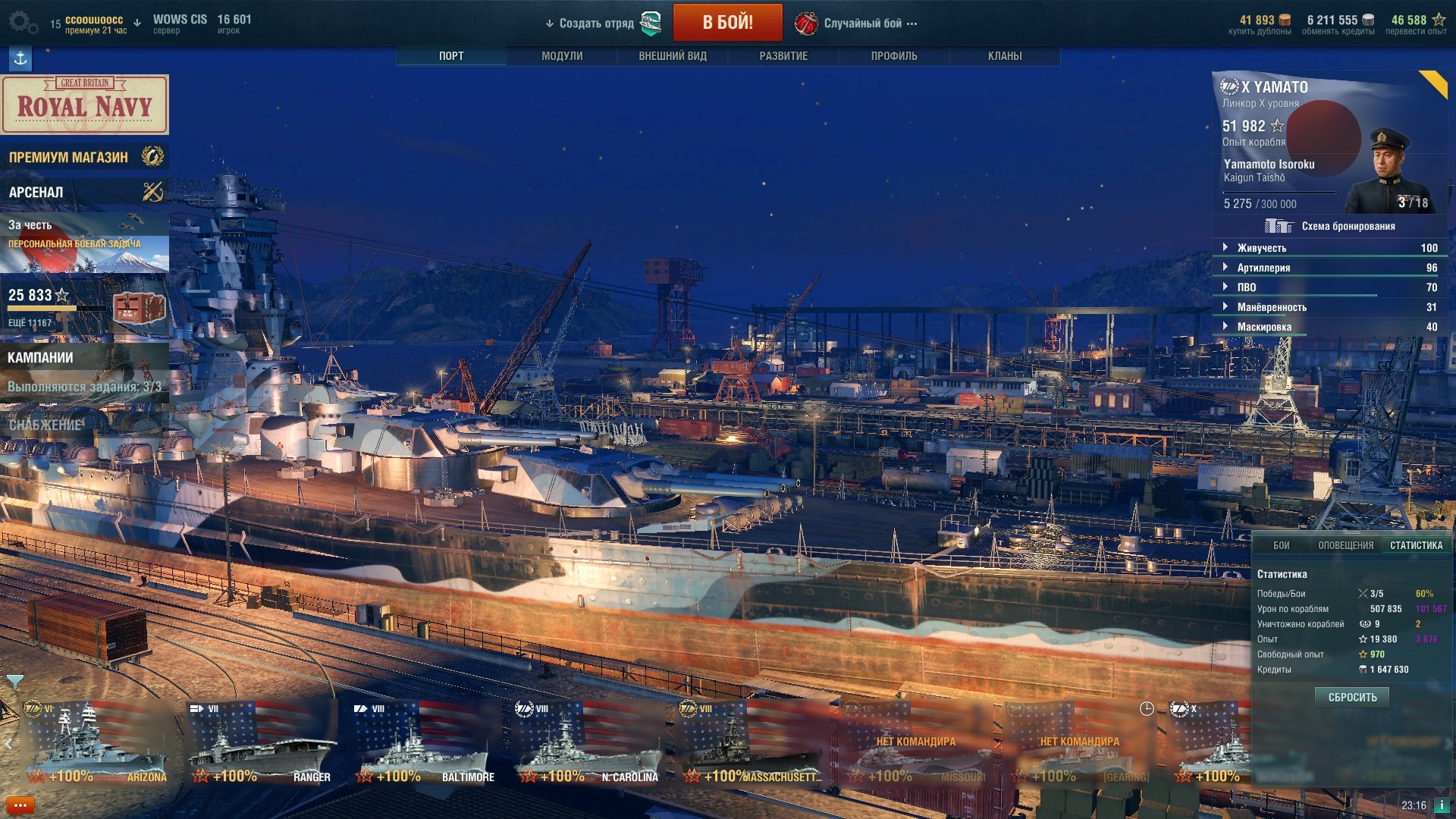Image resolution: width=1456 pixels, height=819 pixels.
Task: Switch to the Внешний вид tab
Action: (x=673, y=56)
